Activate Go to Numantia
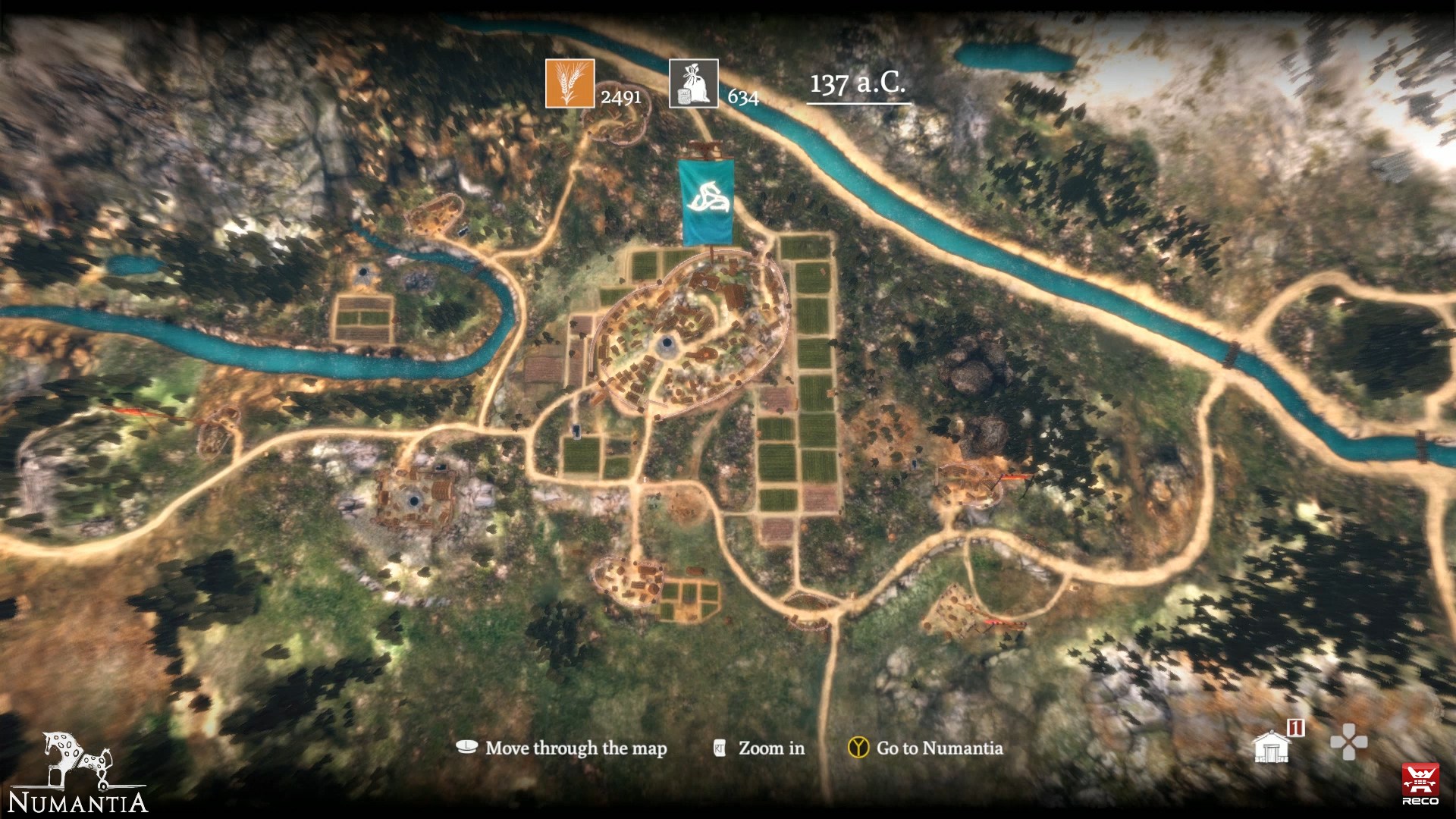The image size is (1456, 819). [939, 748]
